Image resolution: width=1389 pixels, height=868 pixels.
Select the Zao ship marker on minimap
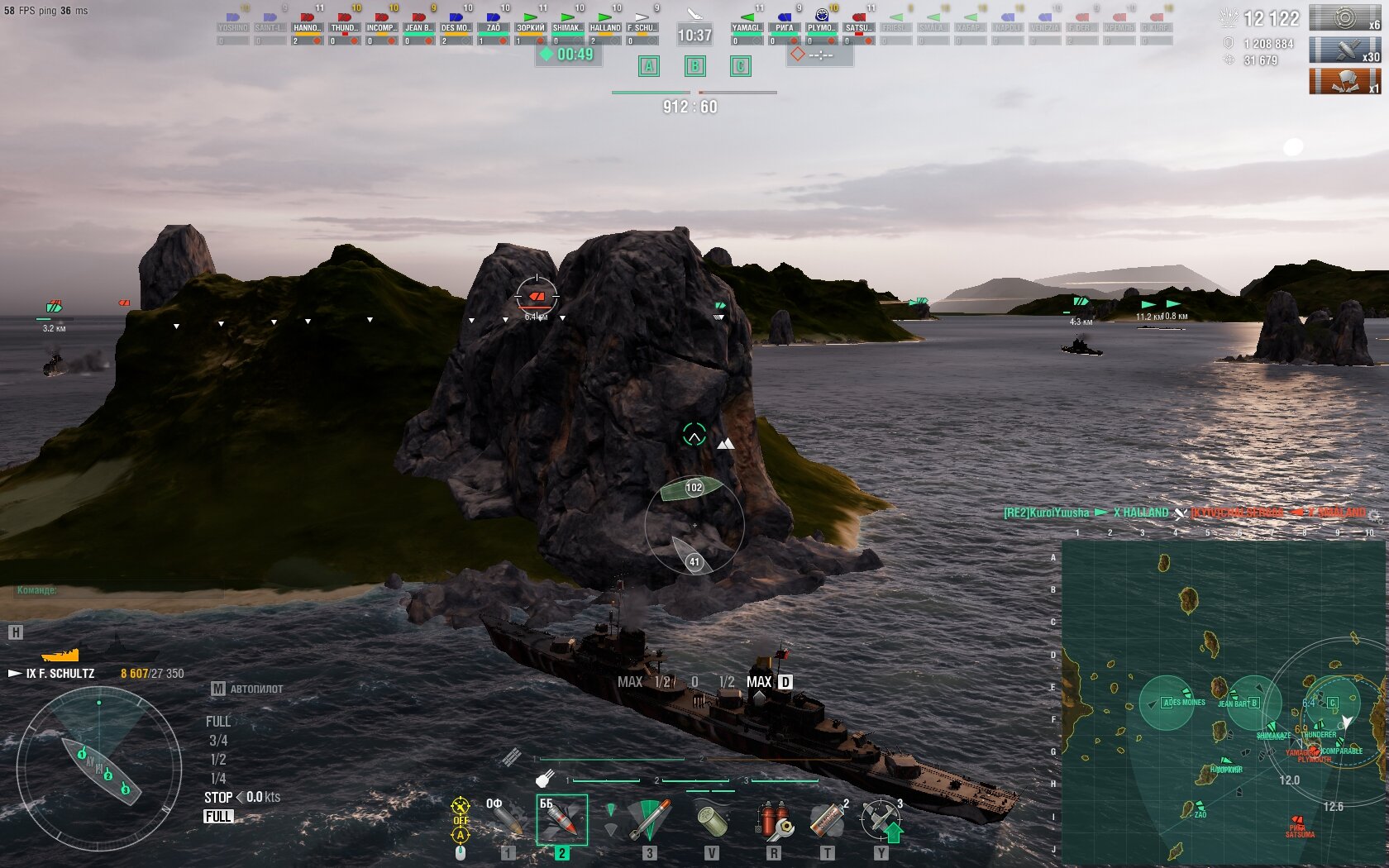[1199, 808]
